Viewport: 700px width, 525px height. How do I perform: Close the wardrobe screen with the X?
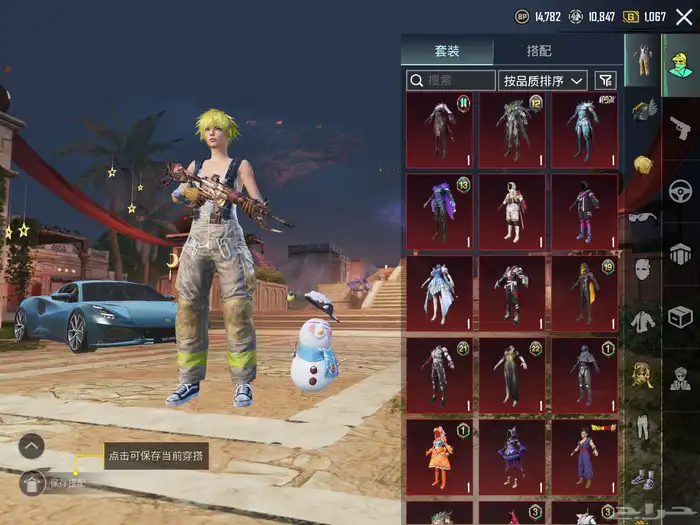[684, 16]
